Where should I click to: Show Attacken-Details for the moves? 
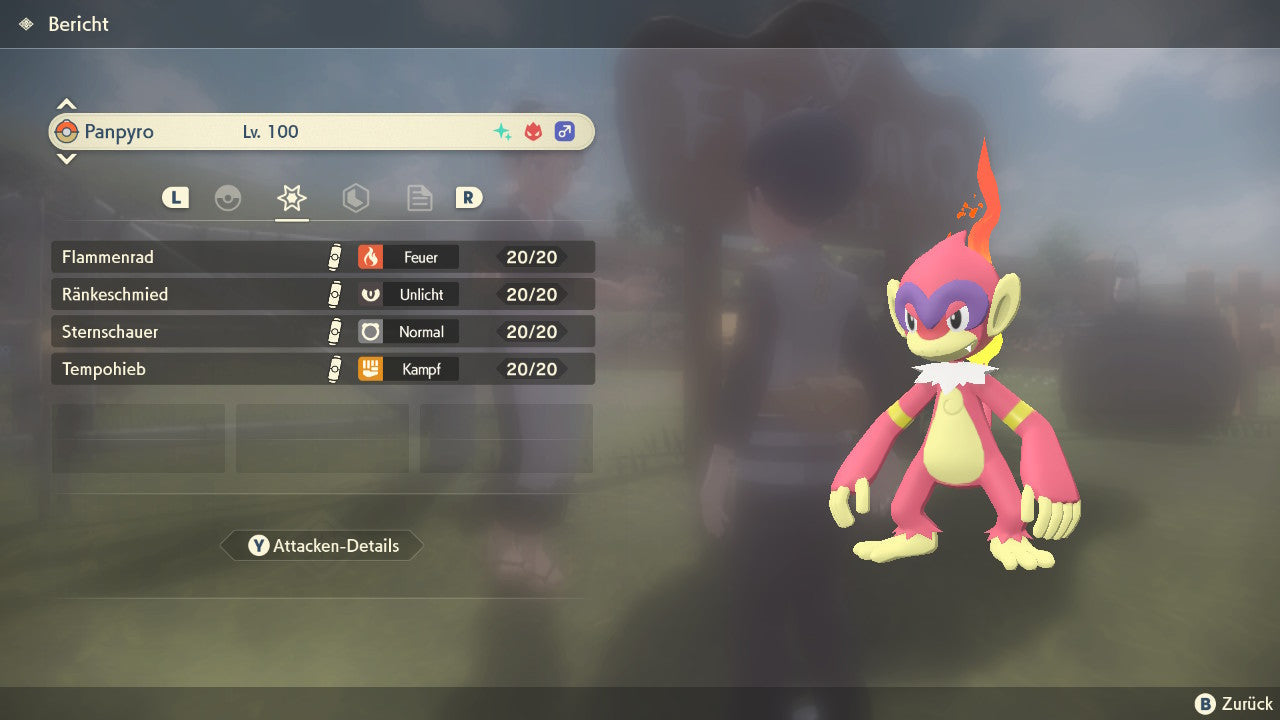[x=322, y=546]
